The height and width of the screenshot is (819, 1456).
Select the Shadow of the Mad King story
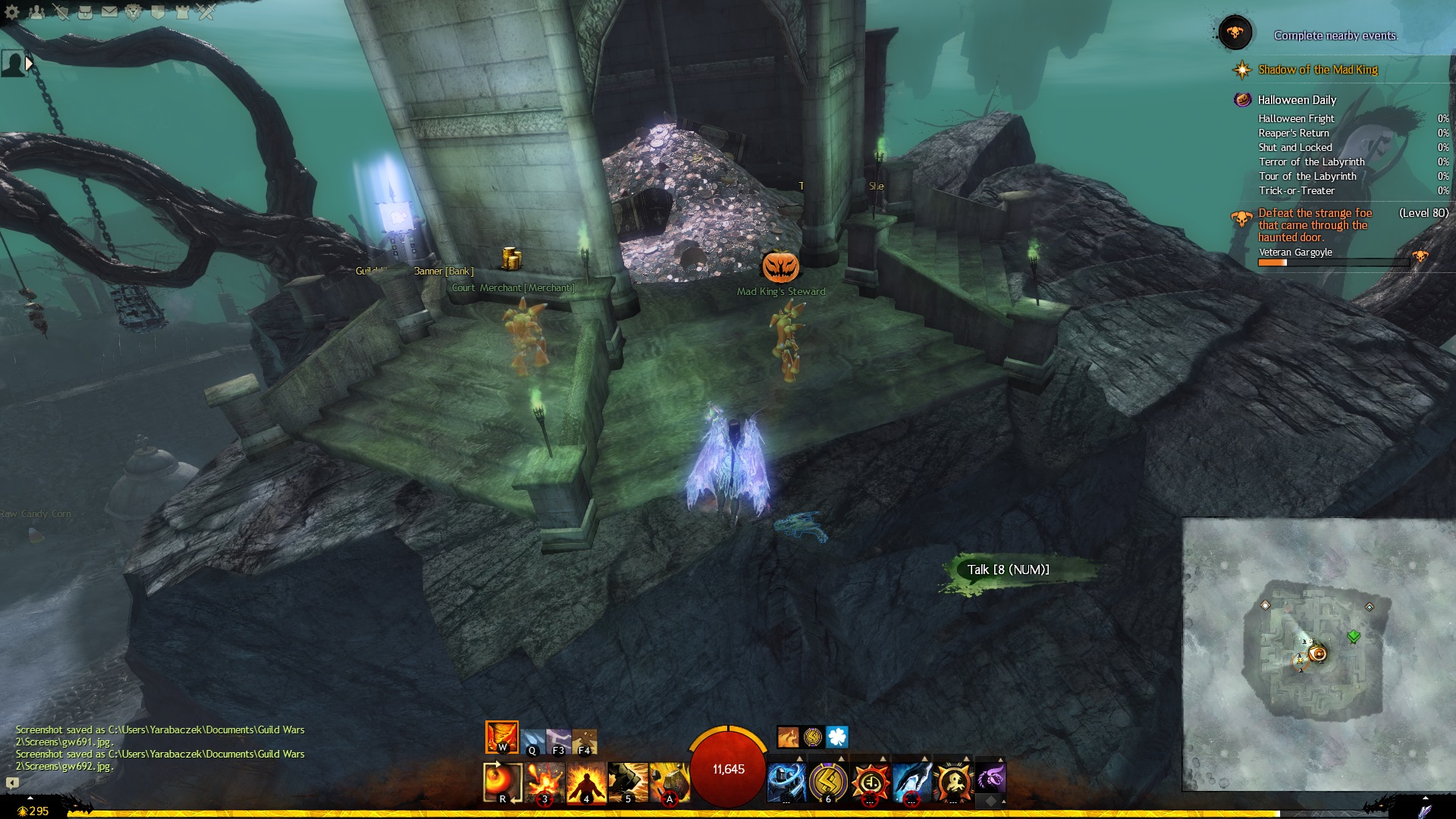[1317, 70]
